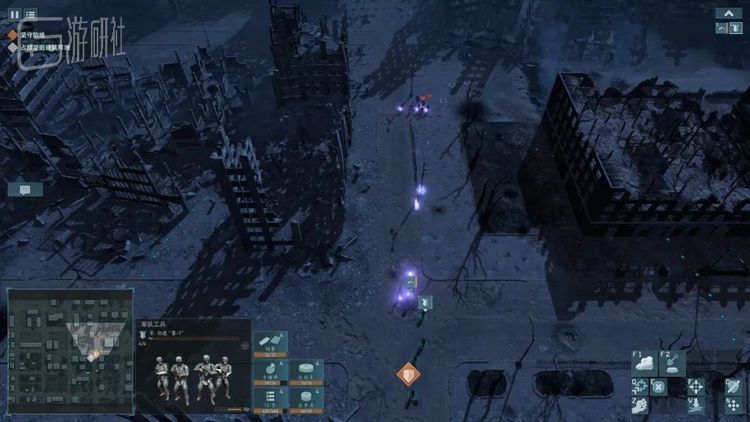Click the orange shield unit marker
This screenshot has width=750, height=422.
coord(407,375)
